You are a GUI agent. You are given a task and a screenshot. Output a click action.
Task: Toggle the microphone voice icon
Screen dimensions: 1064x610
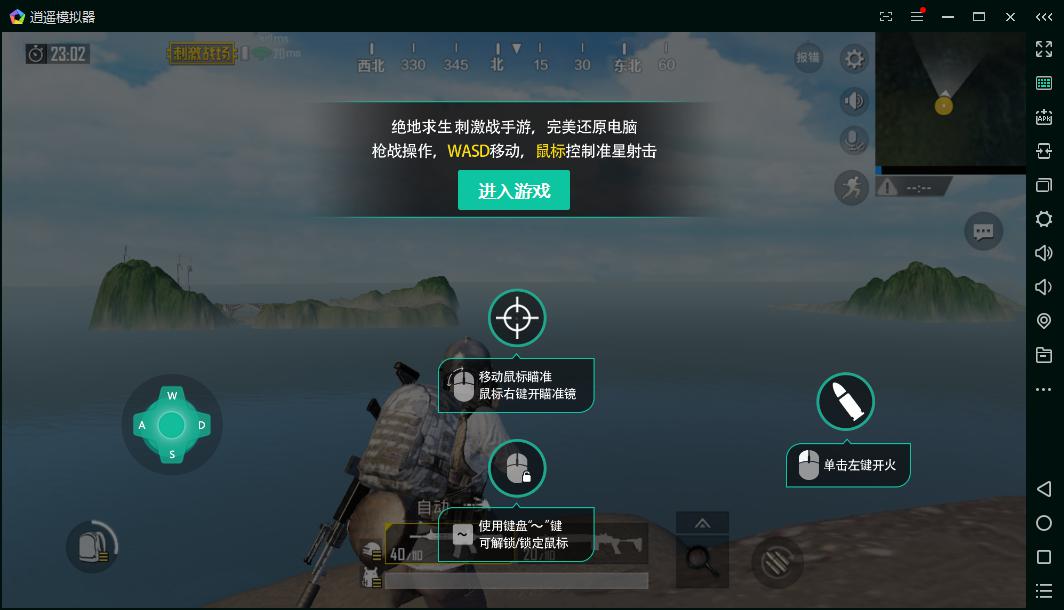coord(853,141)
